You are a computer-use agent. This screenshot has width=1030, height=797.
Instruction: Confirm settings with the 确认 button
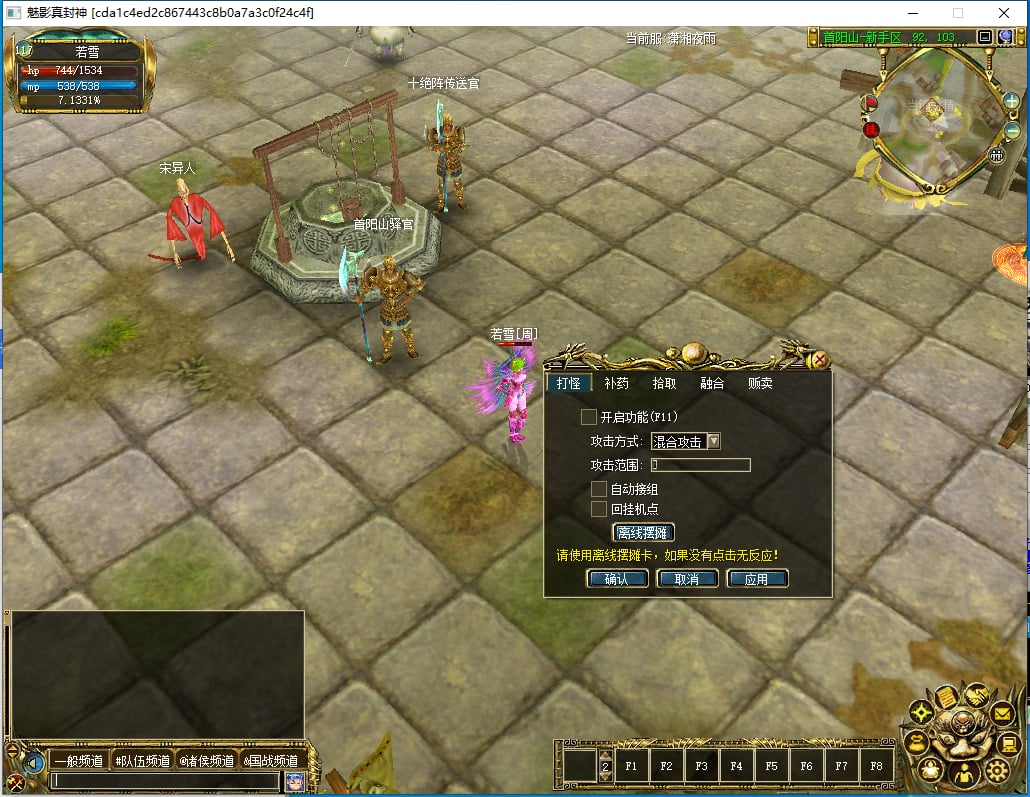pos(617,579)
